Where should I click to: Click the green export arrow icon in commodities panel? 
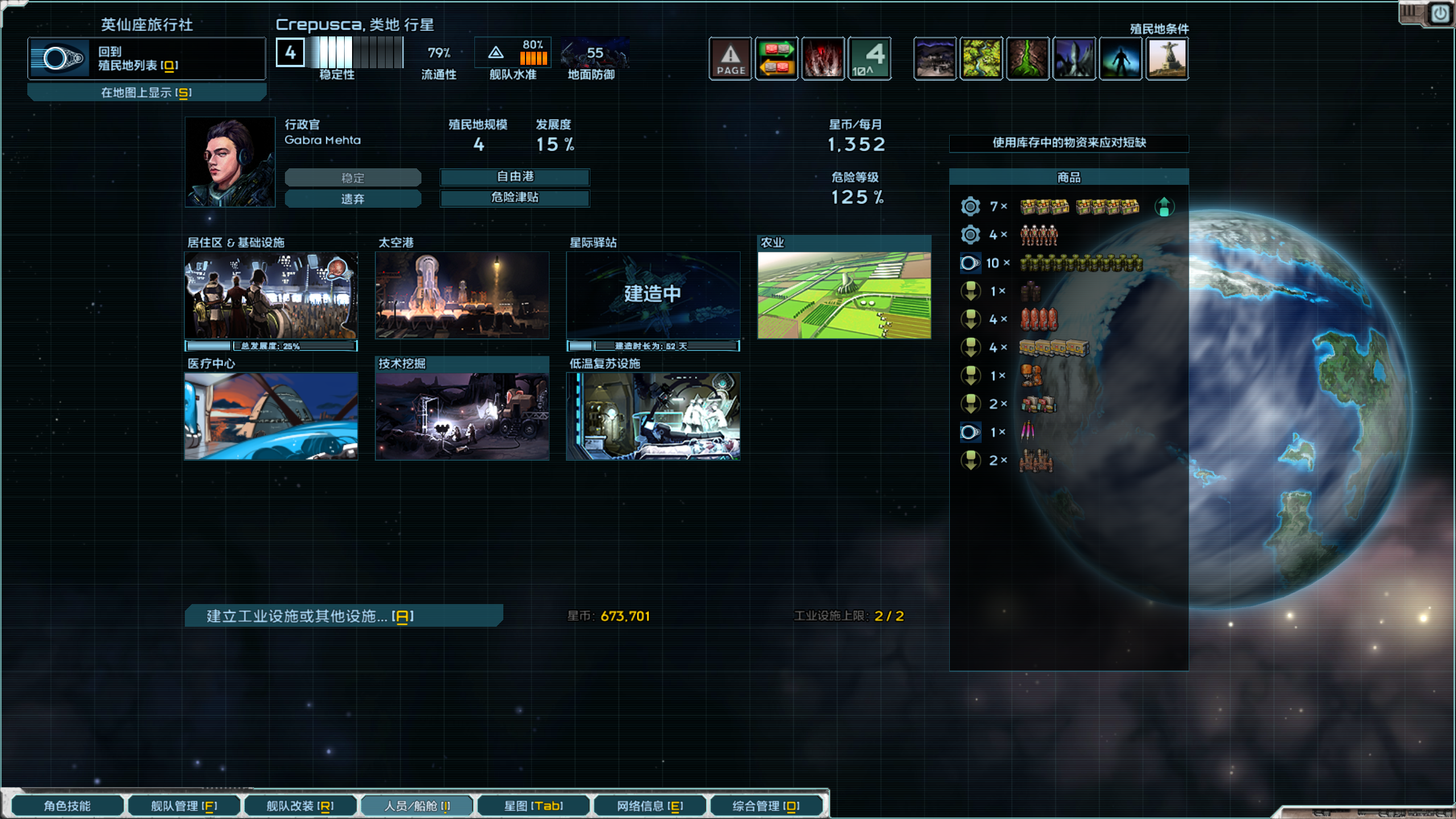click(x=1164, y=206)
